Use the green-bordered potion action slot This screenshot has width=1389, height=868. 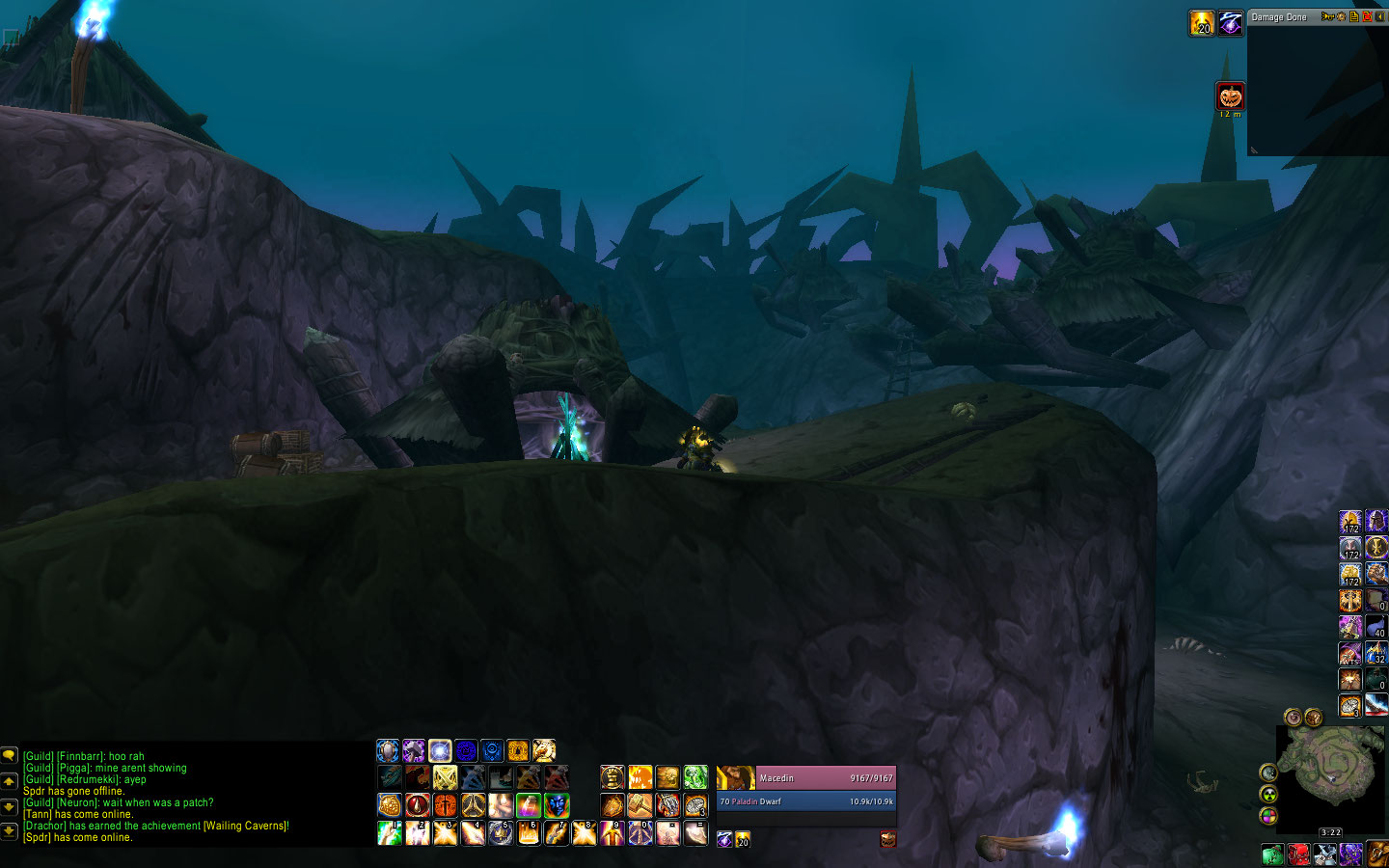point(528,804)
